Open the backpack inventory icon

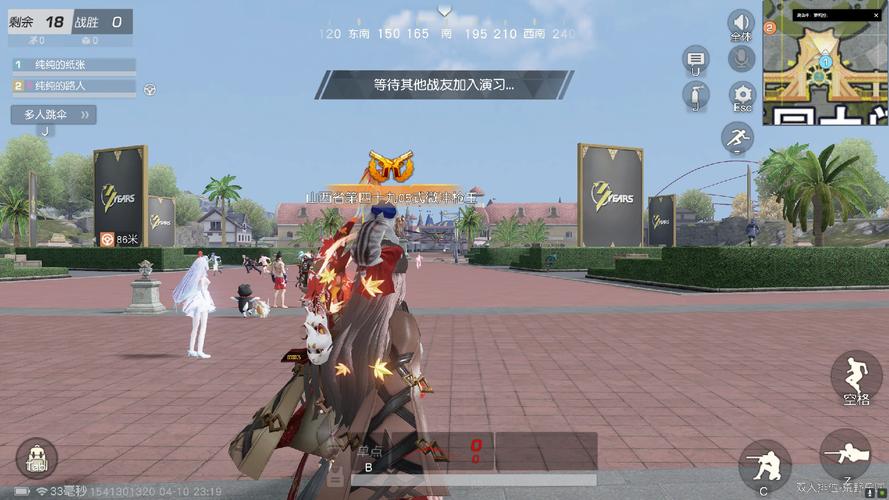[37, 459]
